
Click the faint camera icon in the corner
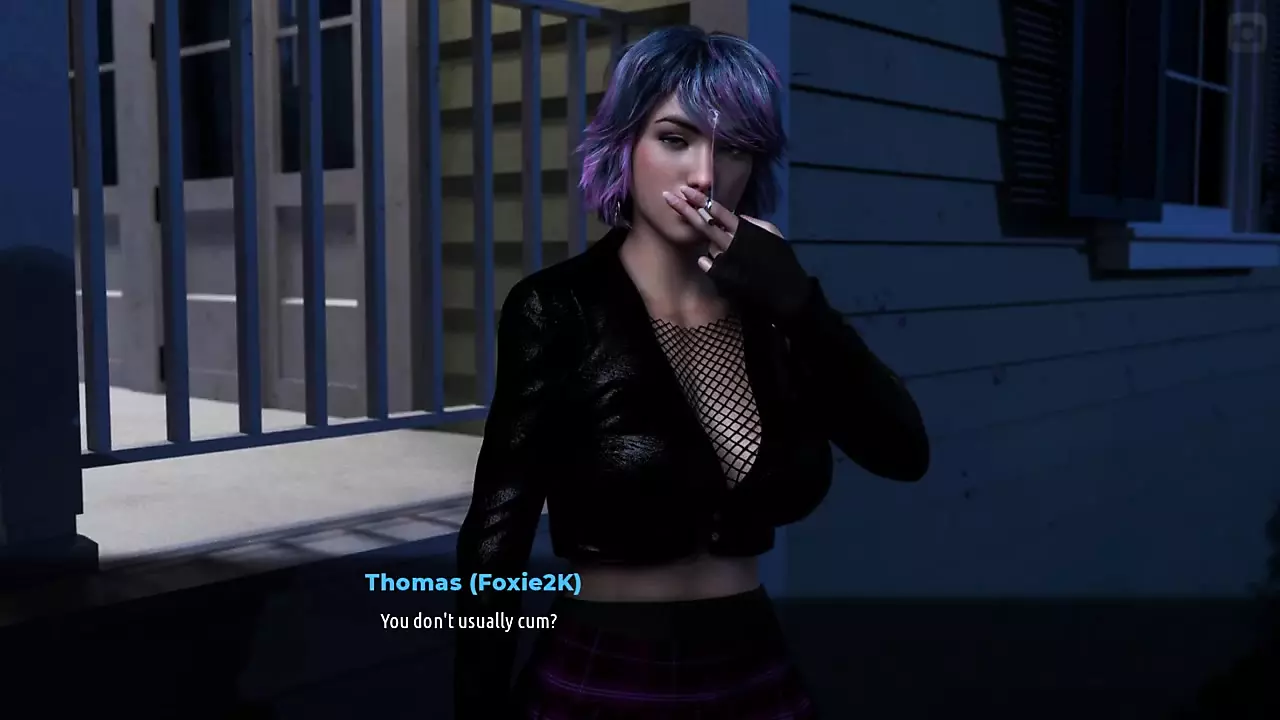[x=1246, y=33]
